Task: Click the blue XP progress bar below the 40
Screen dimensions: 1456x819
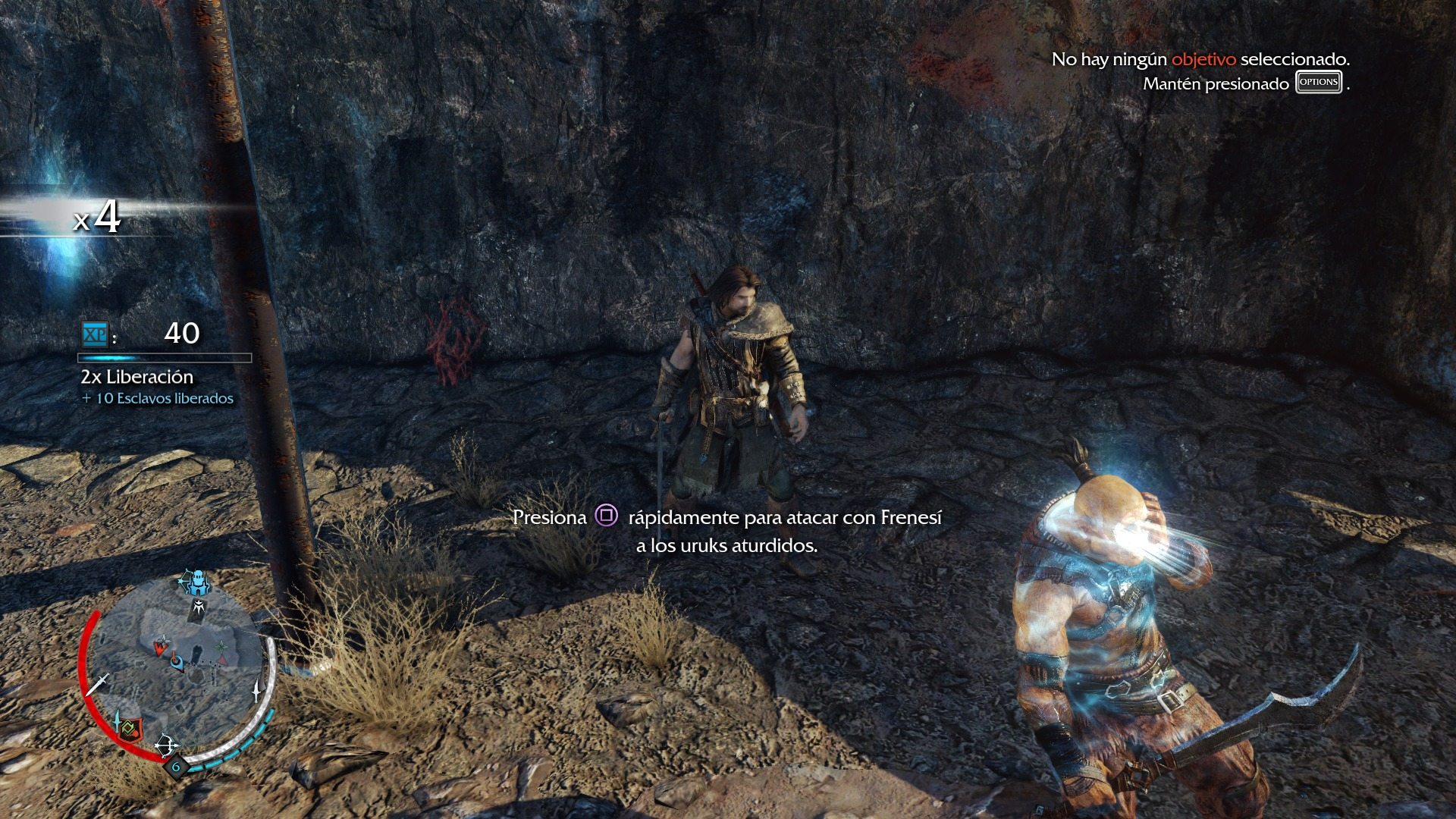Action: coord(165,356)
